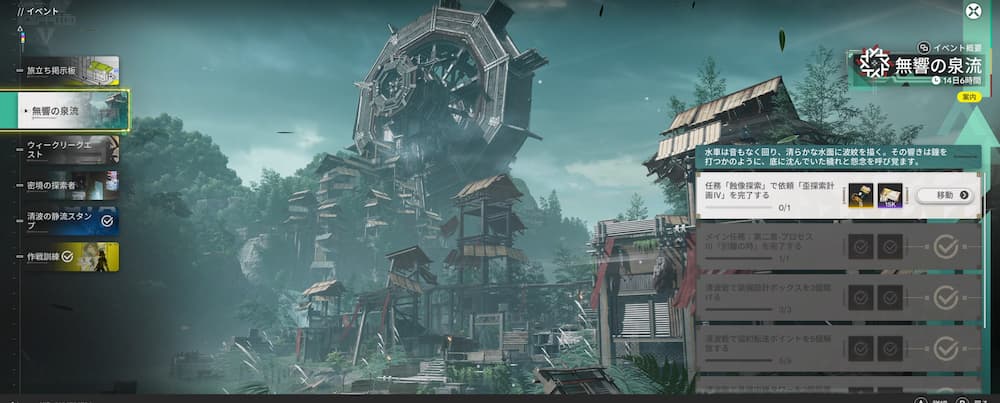Image resolution: width=1000 pixels, height=403 pixels.
Task: Open the 清波の静流スタンプ event
Action: click(68, 221)
